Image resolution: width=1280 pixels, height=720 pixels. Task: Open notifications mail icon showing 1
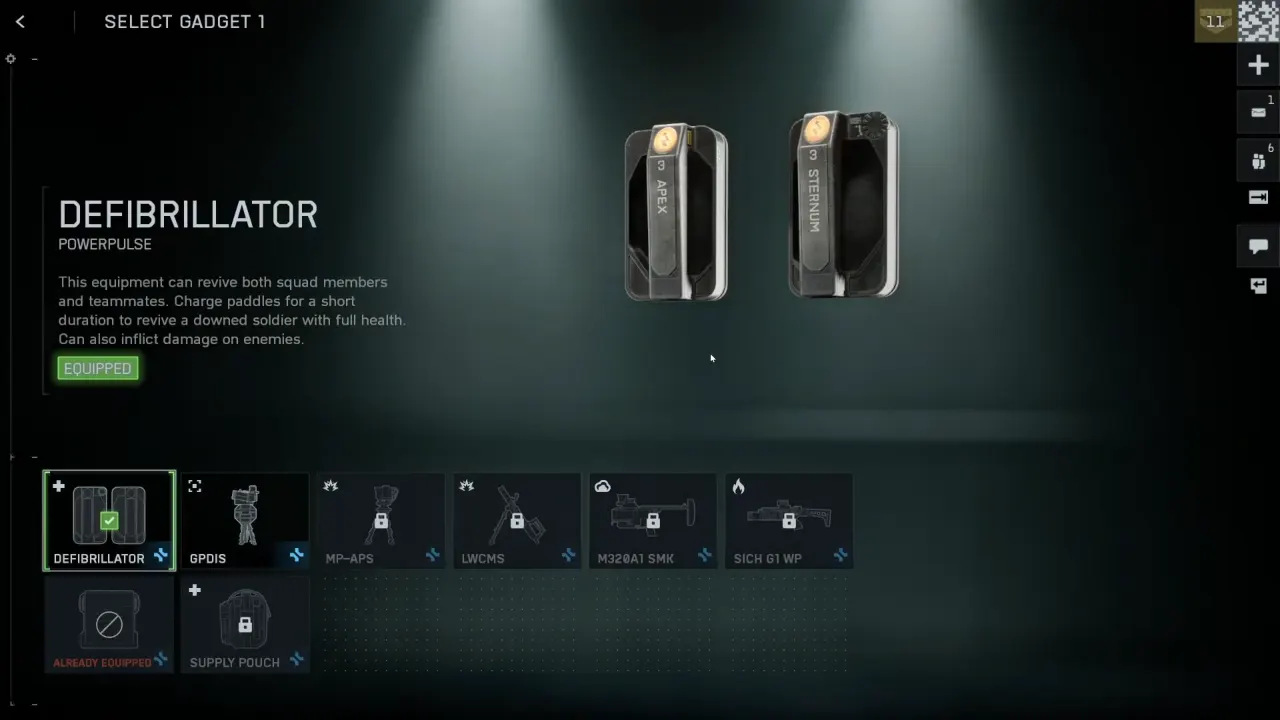click(1258, 111)
